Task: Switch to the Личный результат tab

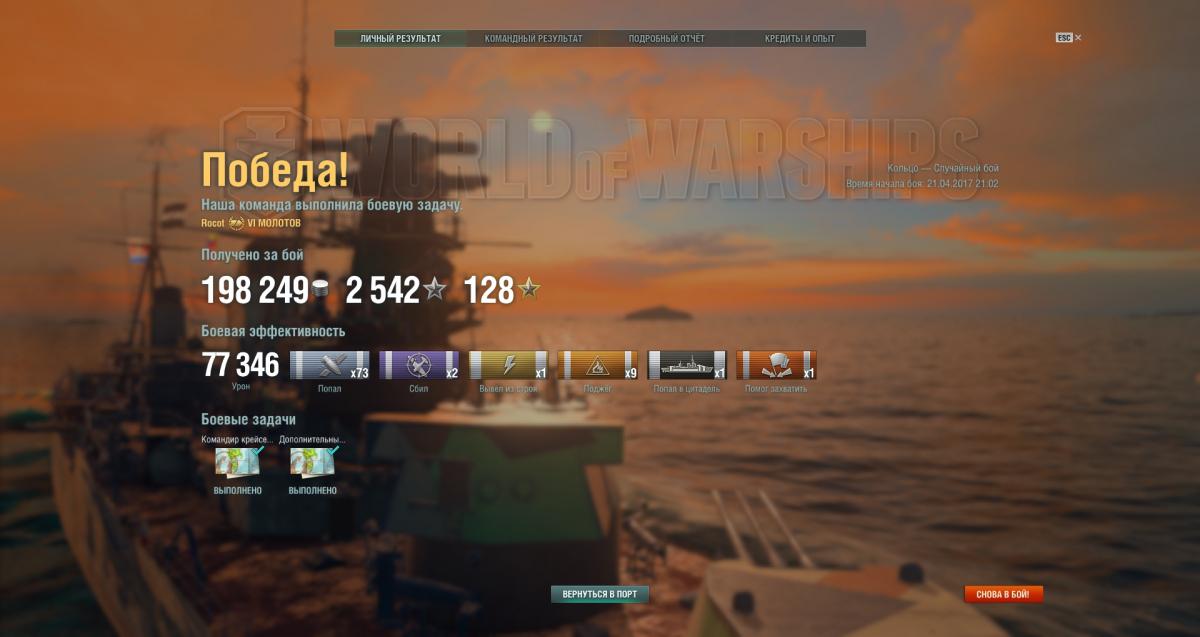Action: (400, 39)
